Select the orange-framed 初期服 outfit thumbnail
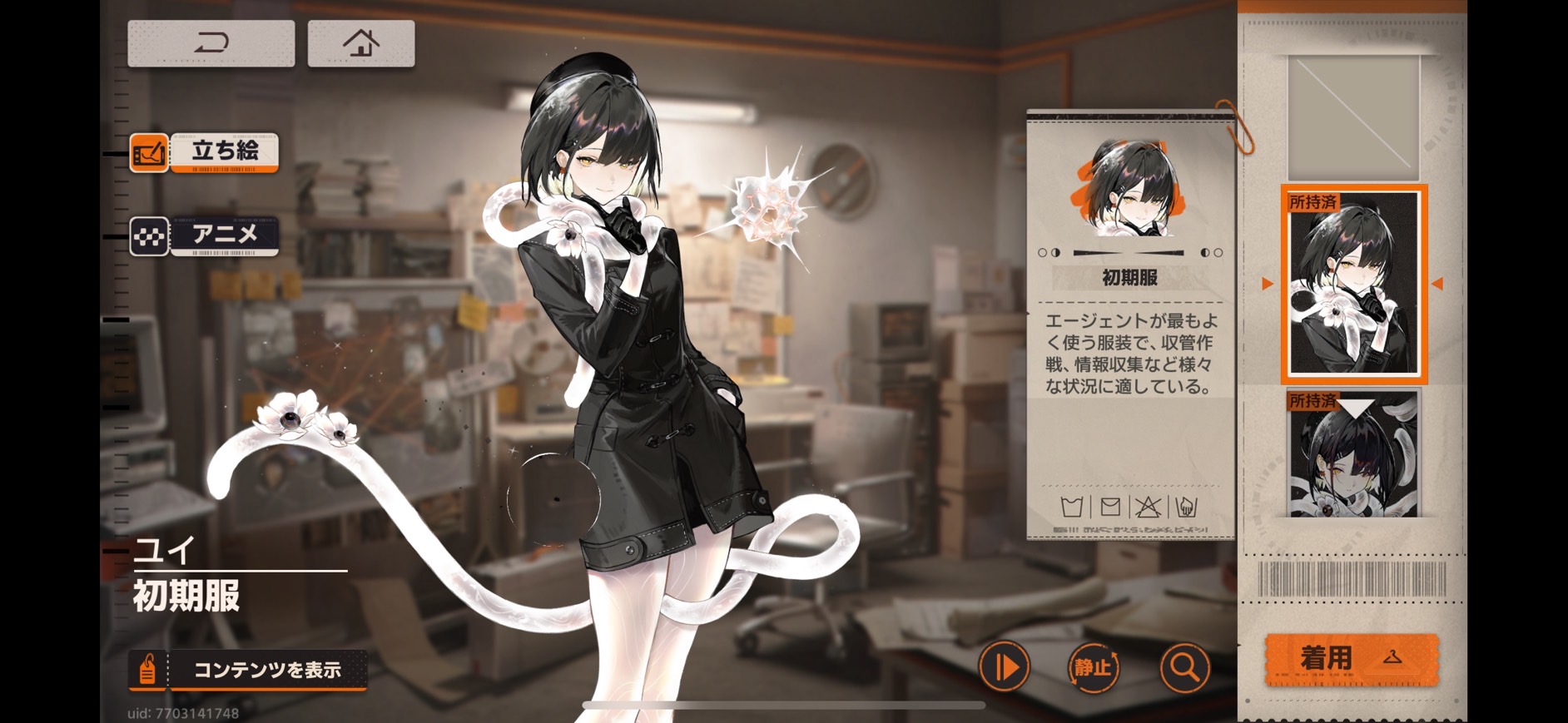 (1353, 284)
